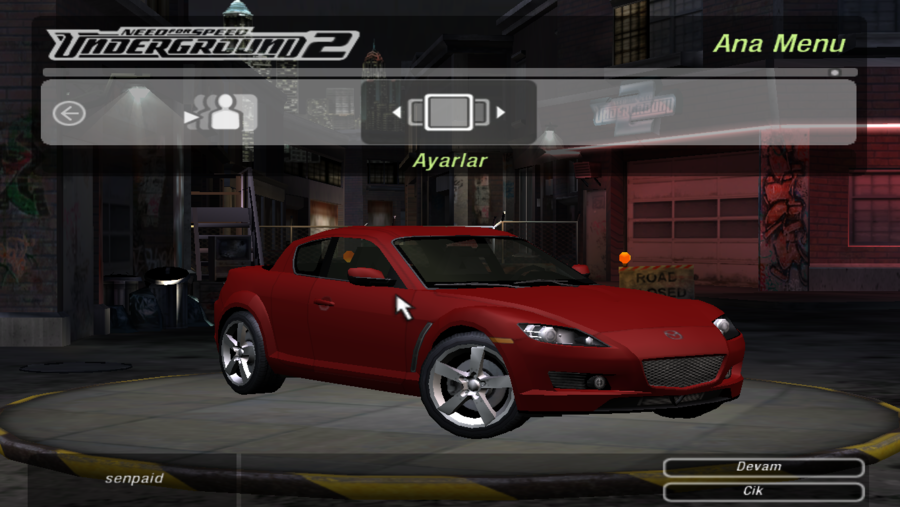Open the Ayarlar settings icon
This screenshot has width=900, height=507.
click(448, 112)
